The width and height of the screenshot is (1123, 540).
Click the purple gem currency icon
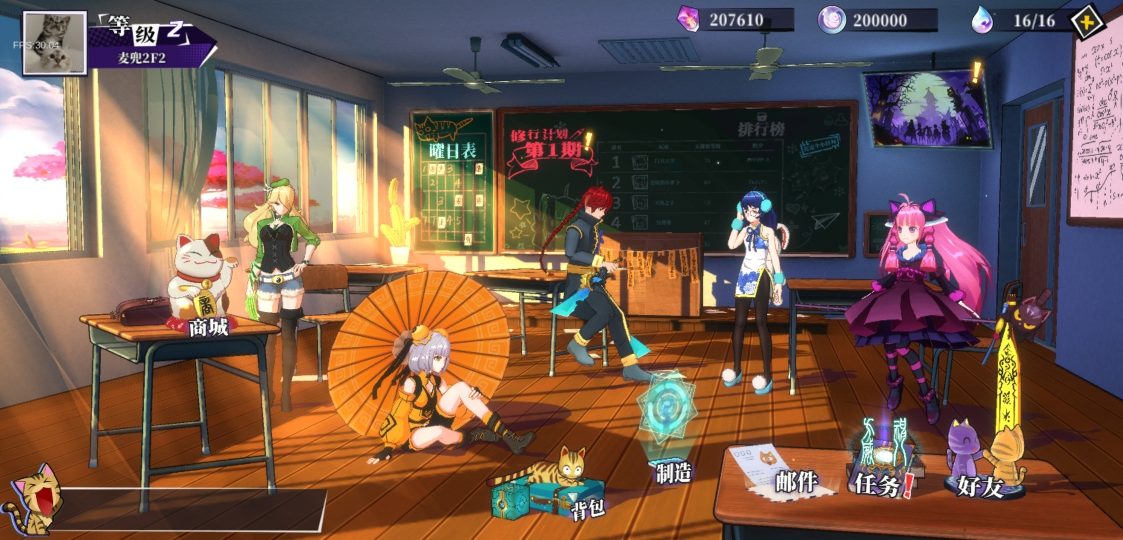[689, 19]
